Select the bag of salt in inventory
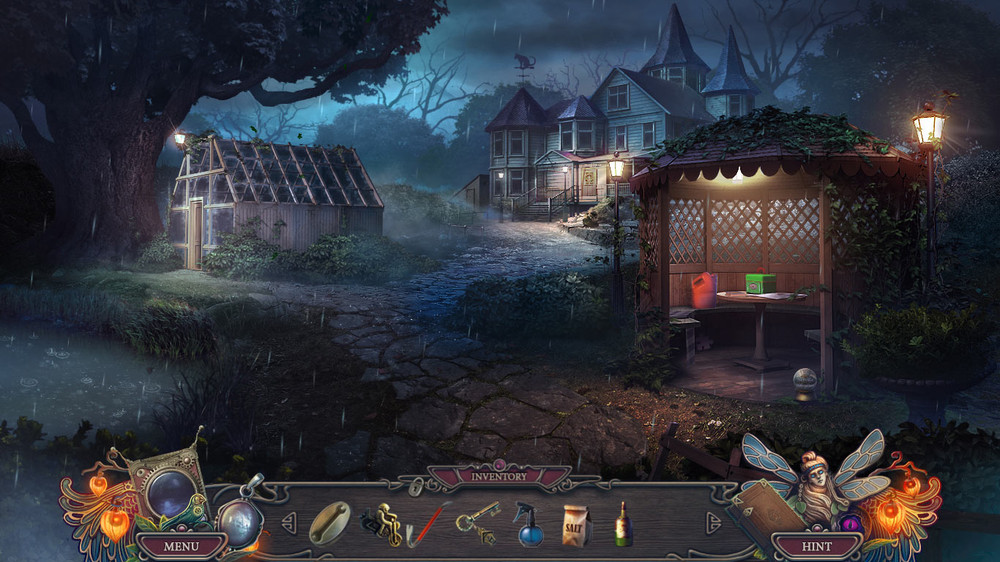 point(576,524)
